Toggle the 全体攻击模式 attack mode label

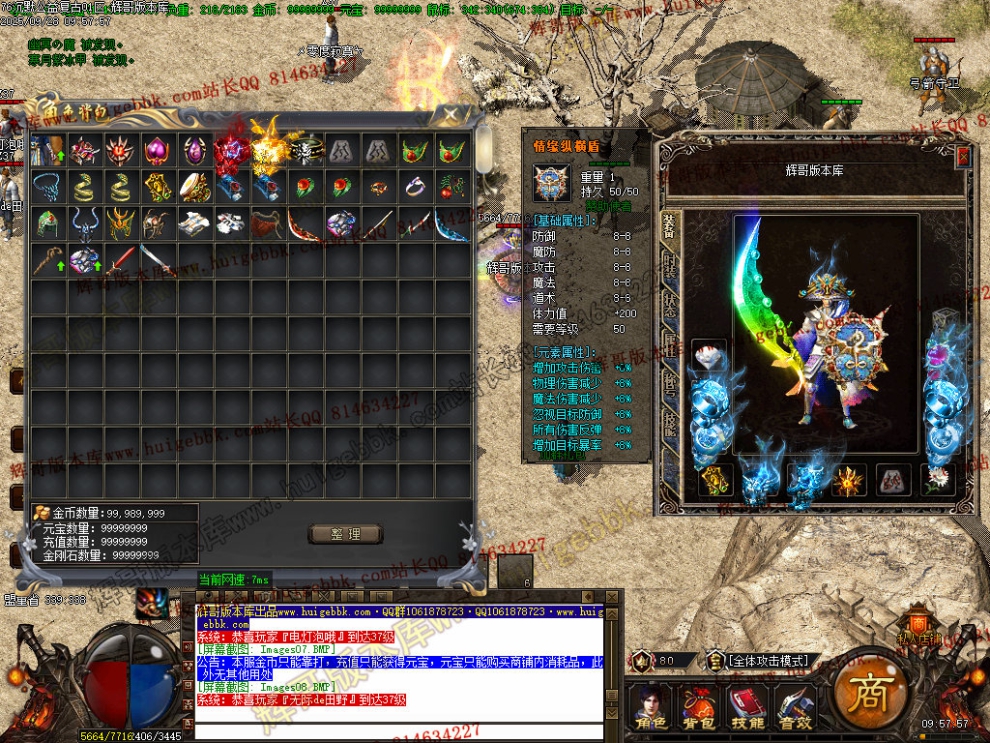coord(767,661)
